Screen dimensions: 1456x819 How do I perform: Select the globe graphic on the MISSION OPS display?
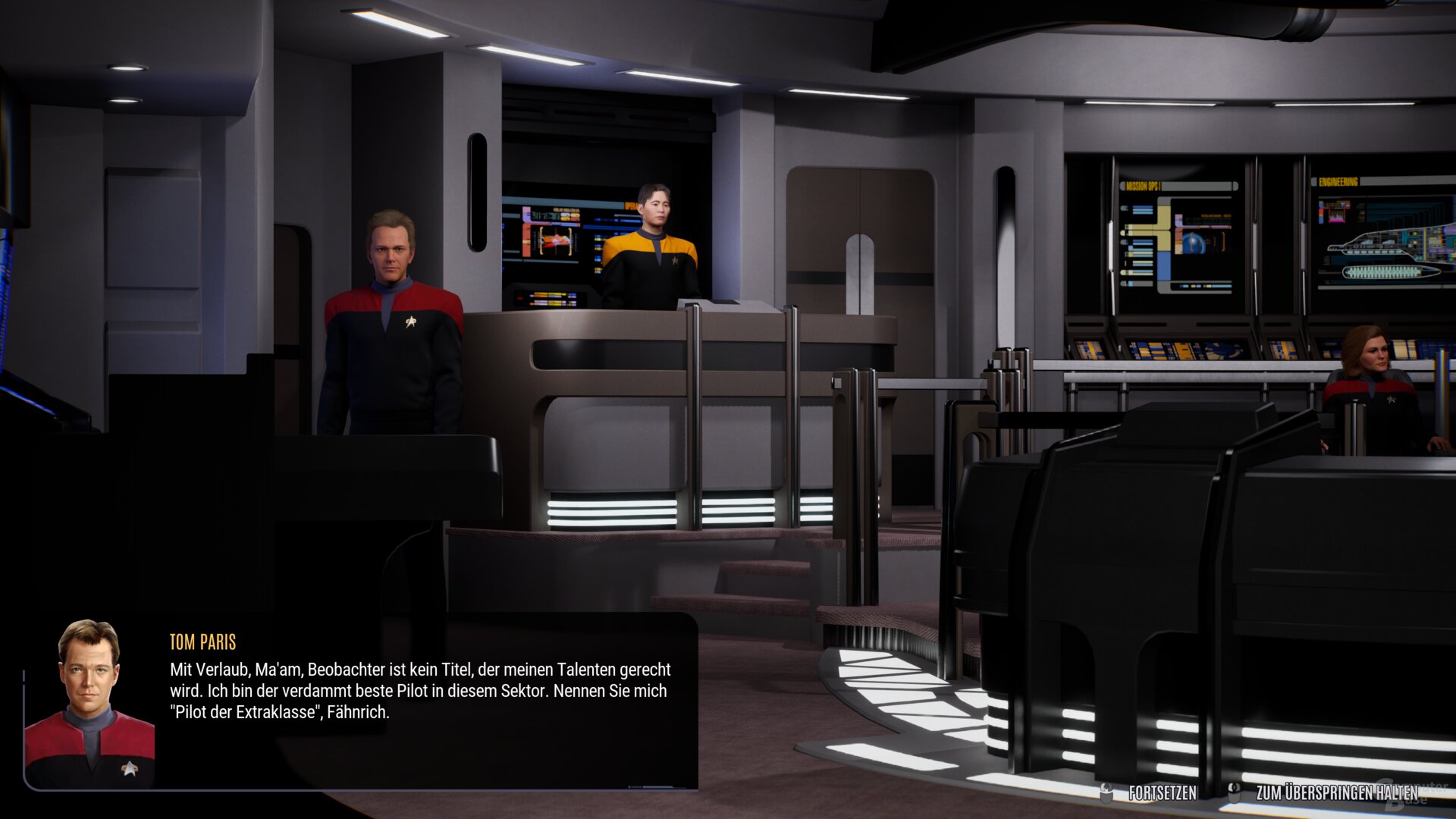click(x=1193, y=241)
